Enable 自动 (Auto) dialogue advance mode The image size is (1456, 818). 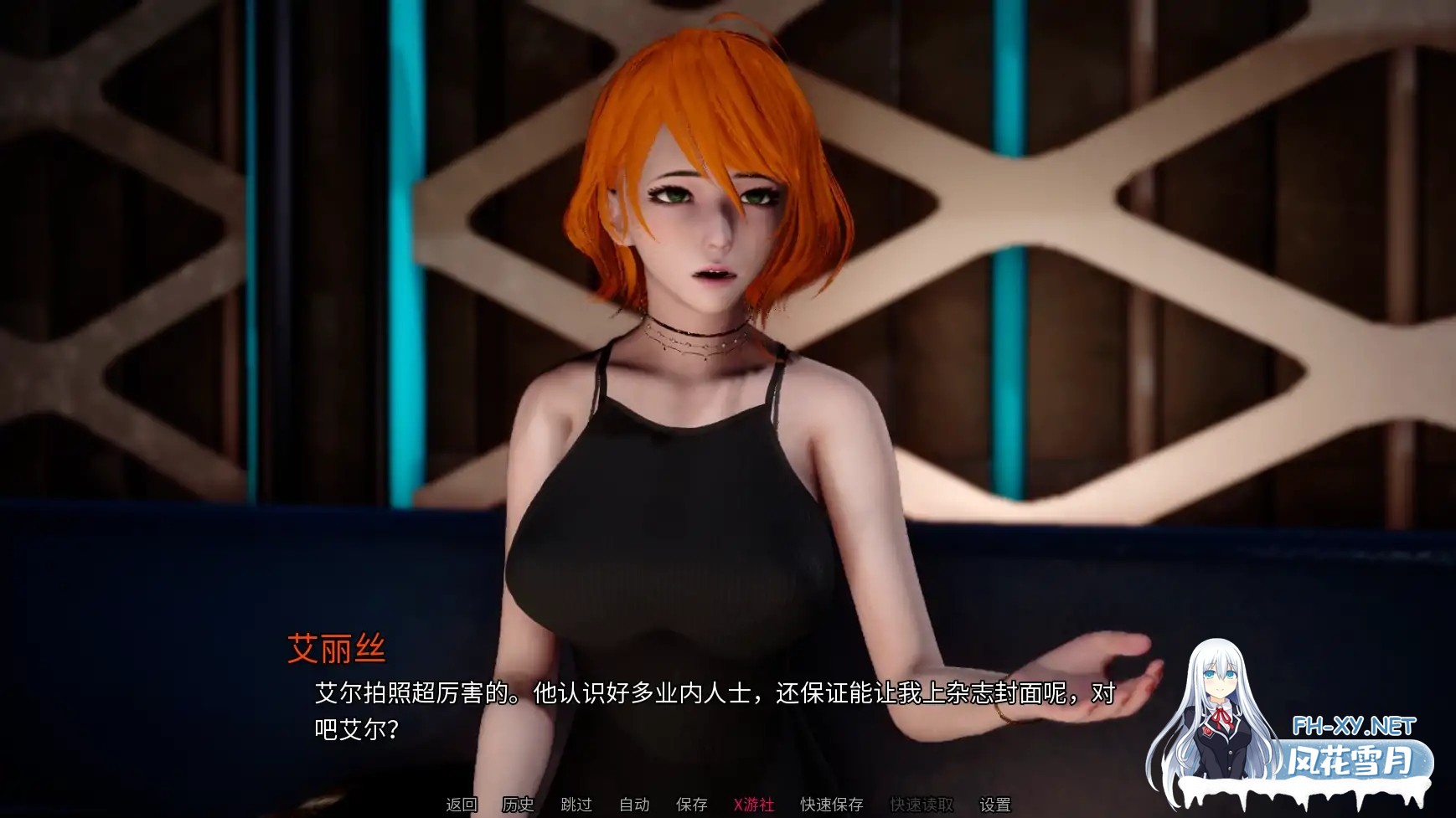(x=635, y=806)
